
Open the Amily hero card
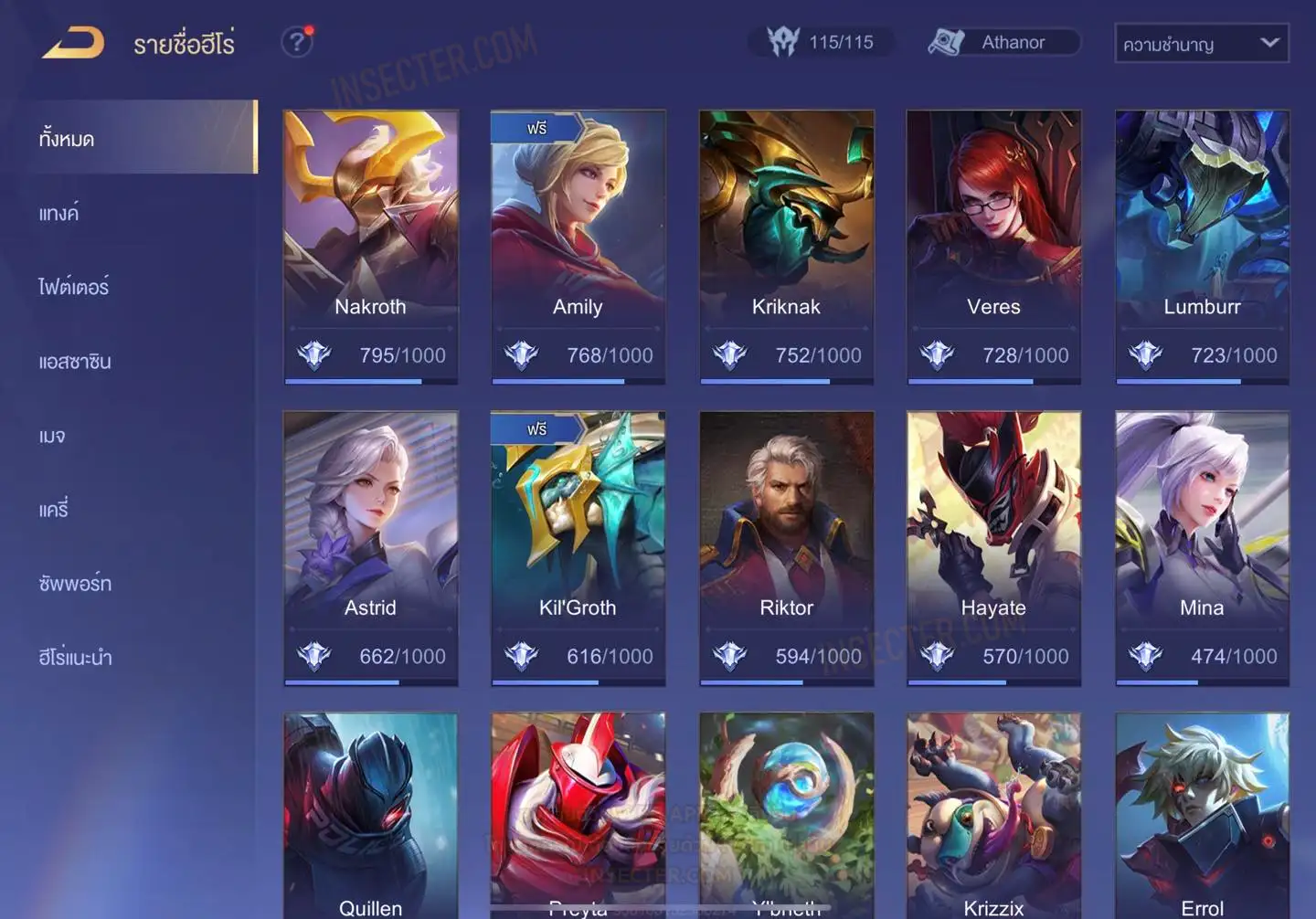(578, 247)
